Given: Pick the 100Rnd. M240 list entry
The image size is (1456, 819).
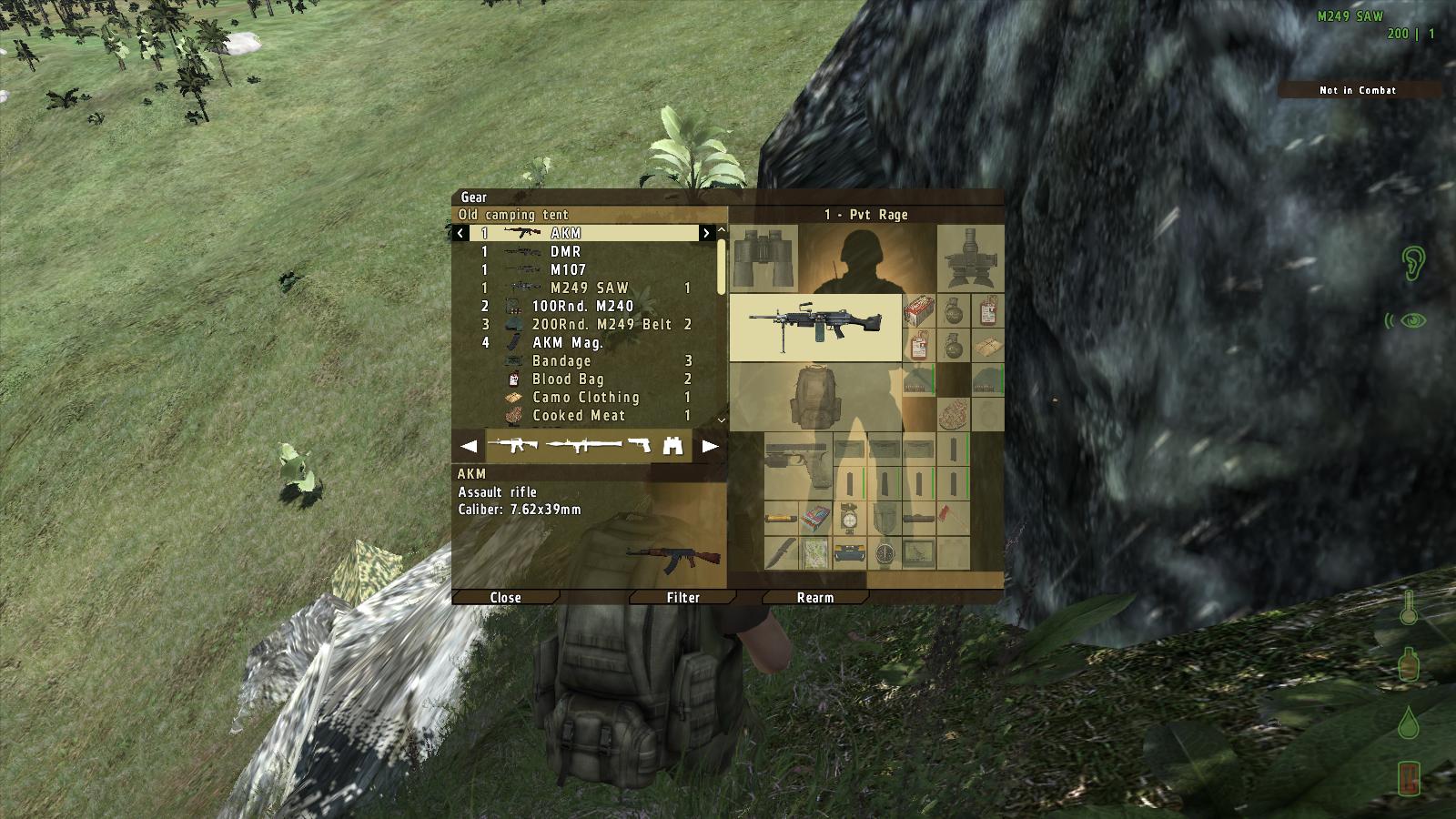Looking at the screenshot, I should (x=582, y=307).
